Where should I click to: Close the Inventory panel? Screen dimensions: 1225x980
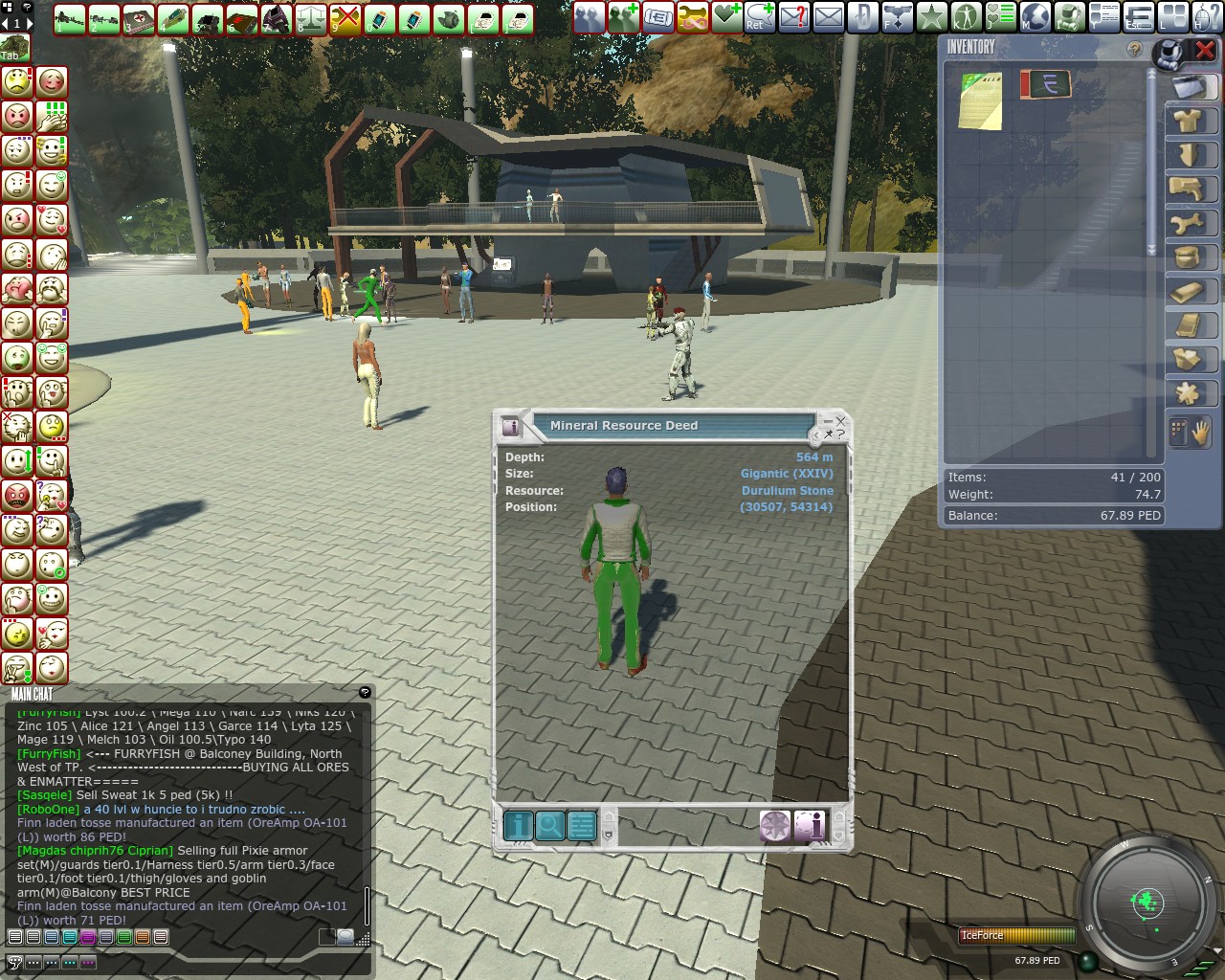point(1204,51)
